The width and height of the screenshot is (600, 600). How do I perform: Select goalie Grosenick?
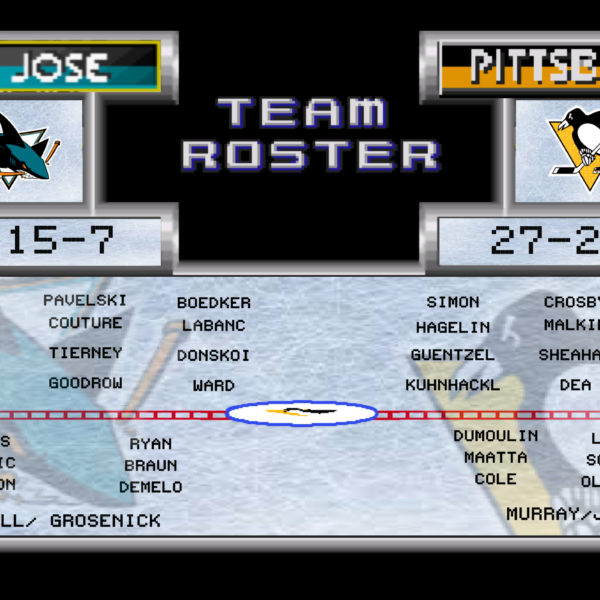[105, 520]
